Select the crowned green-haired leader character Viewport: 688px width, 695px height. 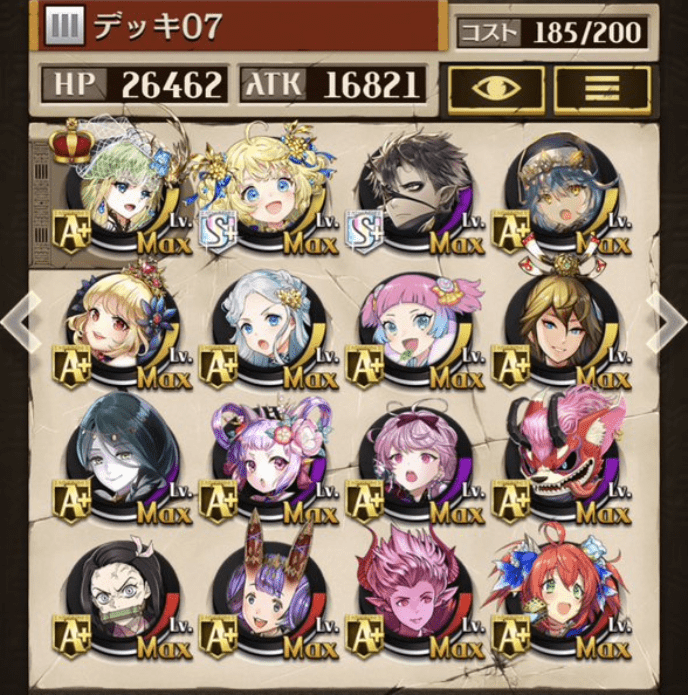coord(119,192)
